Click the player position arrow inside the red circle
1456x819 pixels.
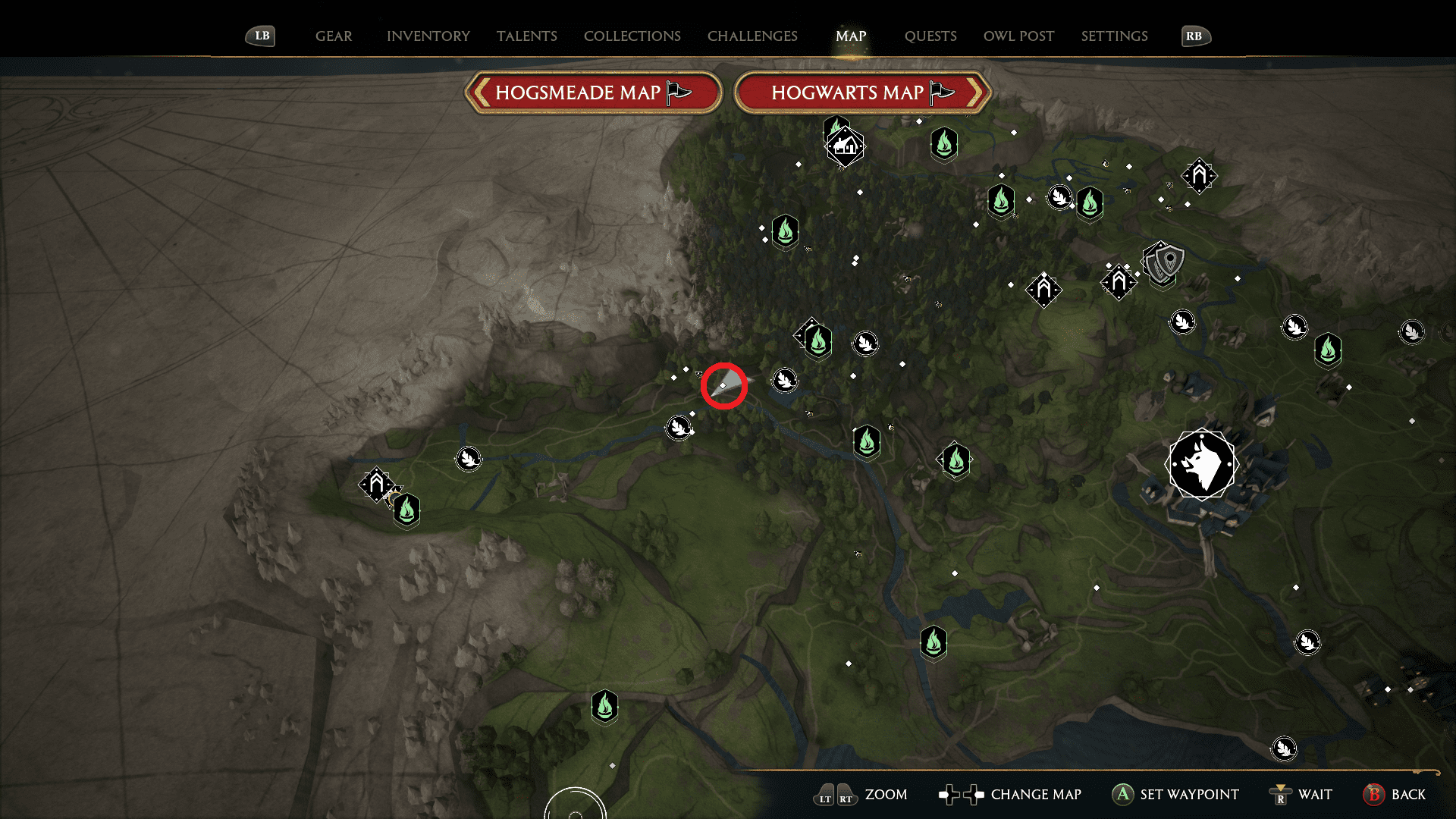pos(724,385)
